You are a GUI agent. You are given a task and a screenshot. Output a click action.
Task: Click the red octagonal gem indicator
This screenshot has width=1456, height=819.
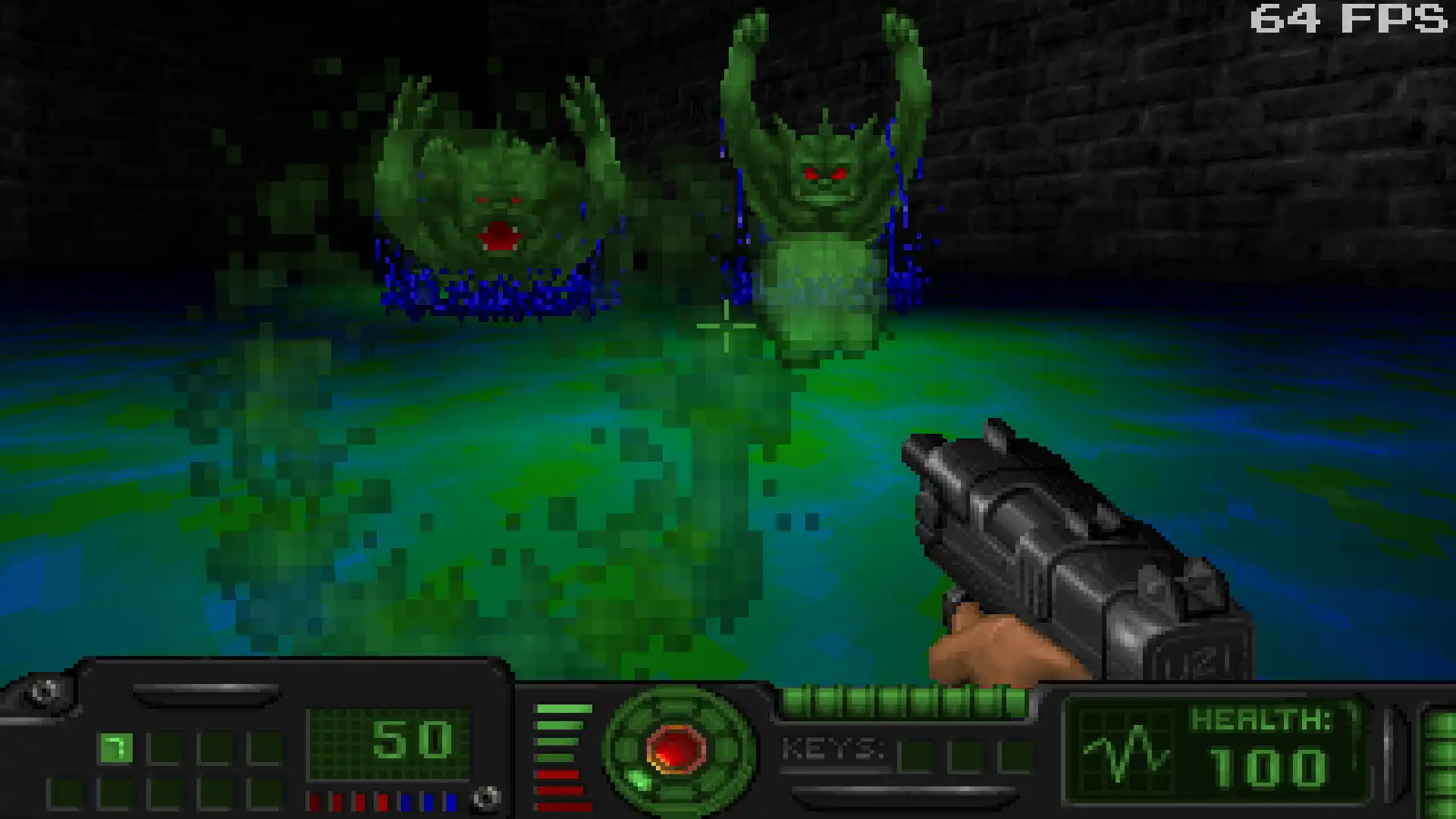(x=676, y=748)
